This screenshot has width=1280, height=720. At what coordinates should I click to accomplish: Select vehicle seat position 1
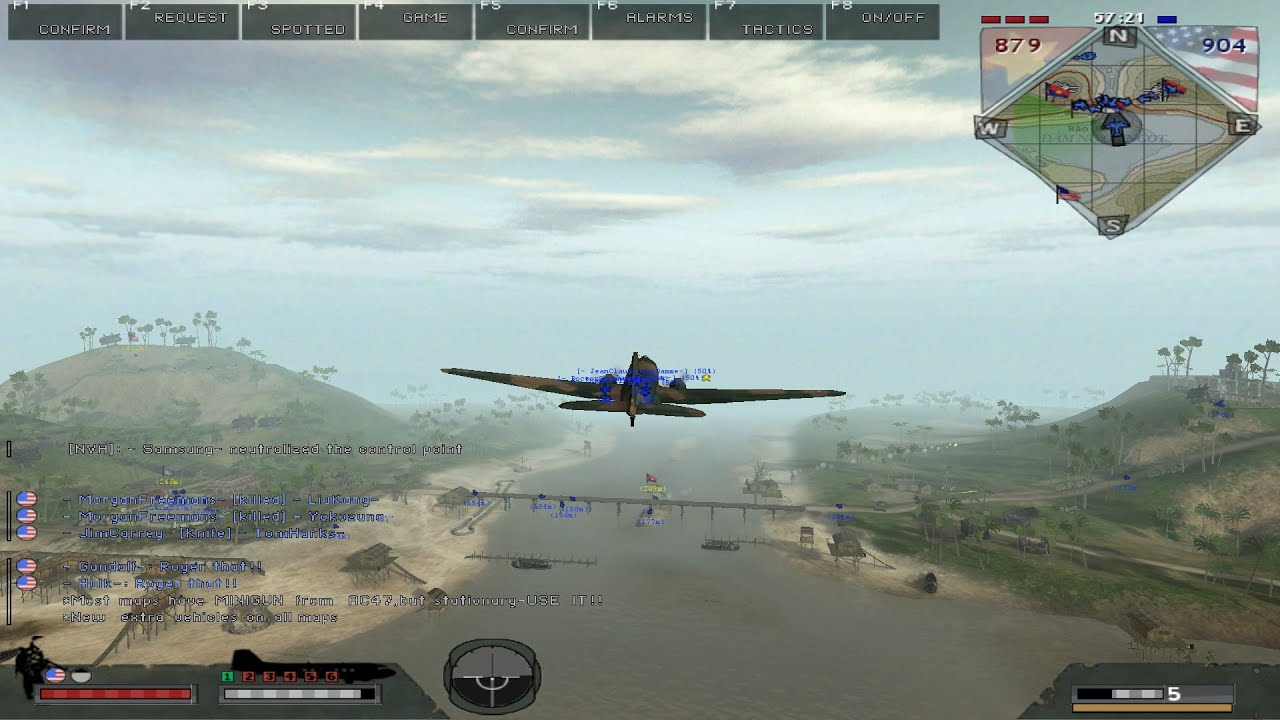[226, 677]
